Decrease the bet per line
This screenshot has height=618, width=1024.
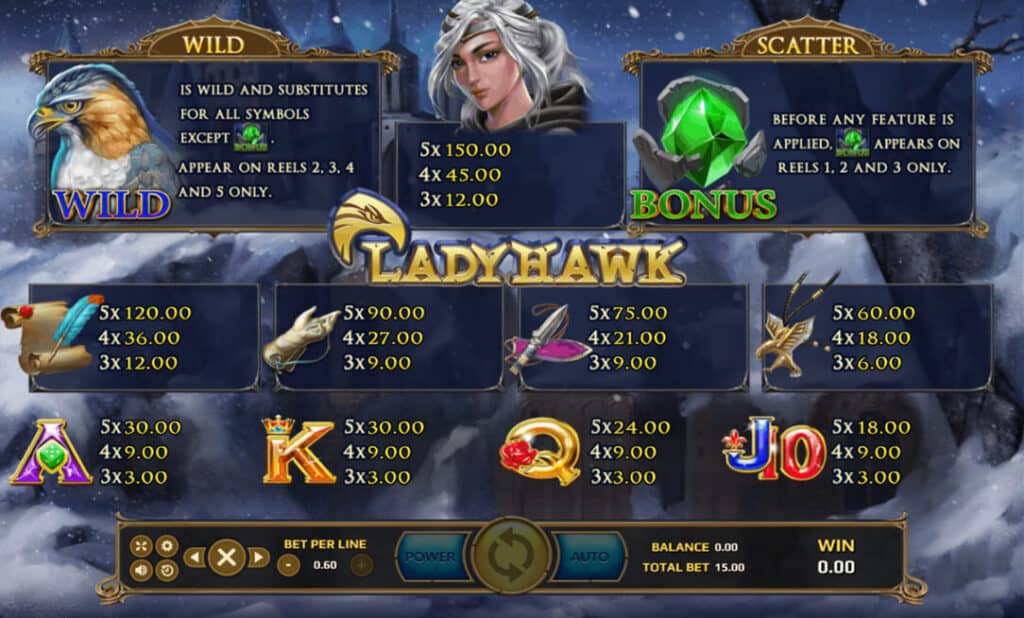288,565
